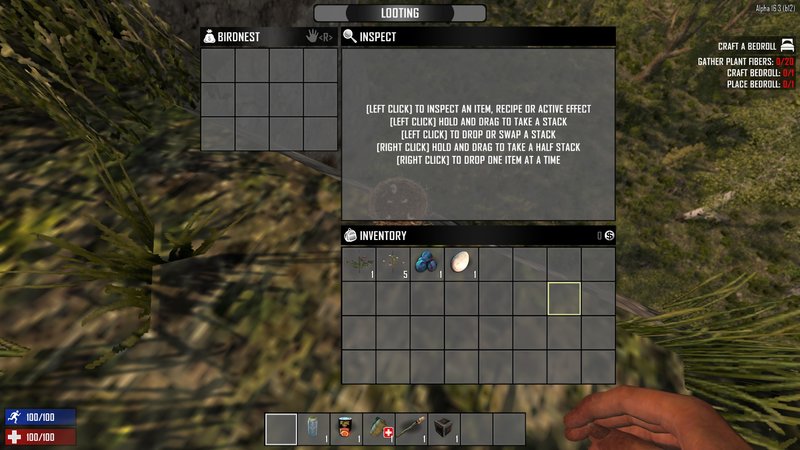Click the Inspect magnifying glass icon
800x450 pixels.
coord(350,37)
